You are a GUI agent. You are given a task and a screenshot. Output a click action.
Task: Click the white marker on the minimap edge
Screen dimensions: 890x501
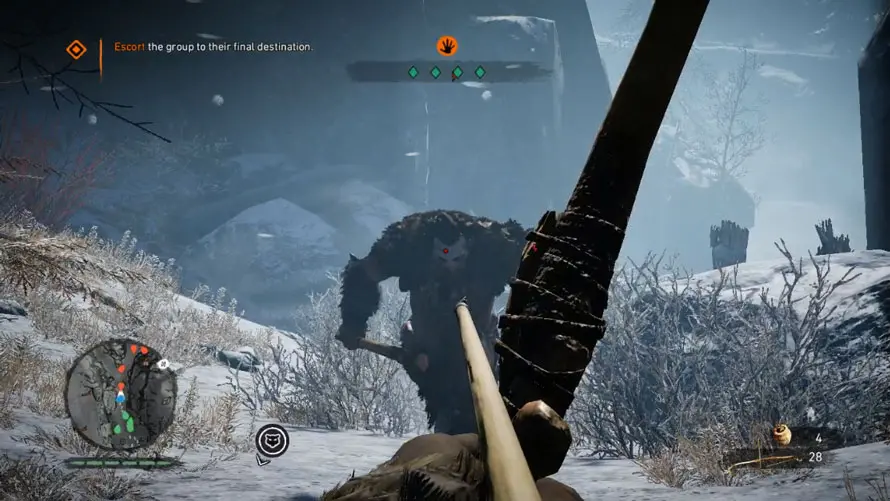click(x=163, y=365)
